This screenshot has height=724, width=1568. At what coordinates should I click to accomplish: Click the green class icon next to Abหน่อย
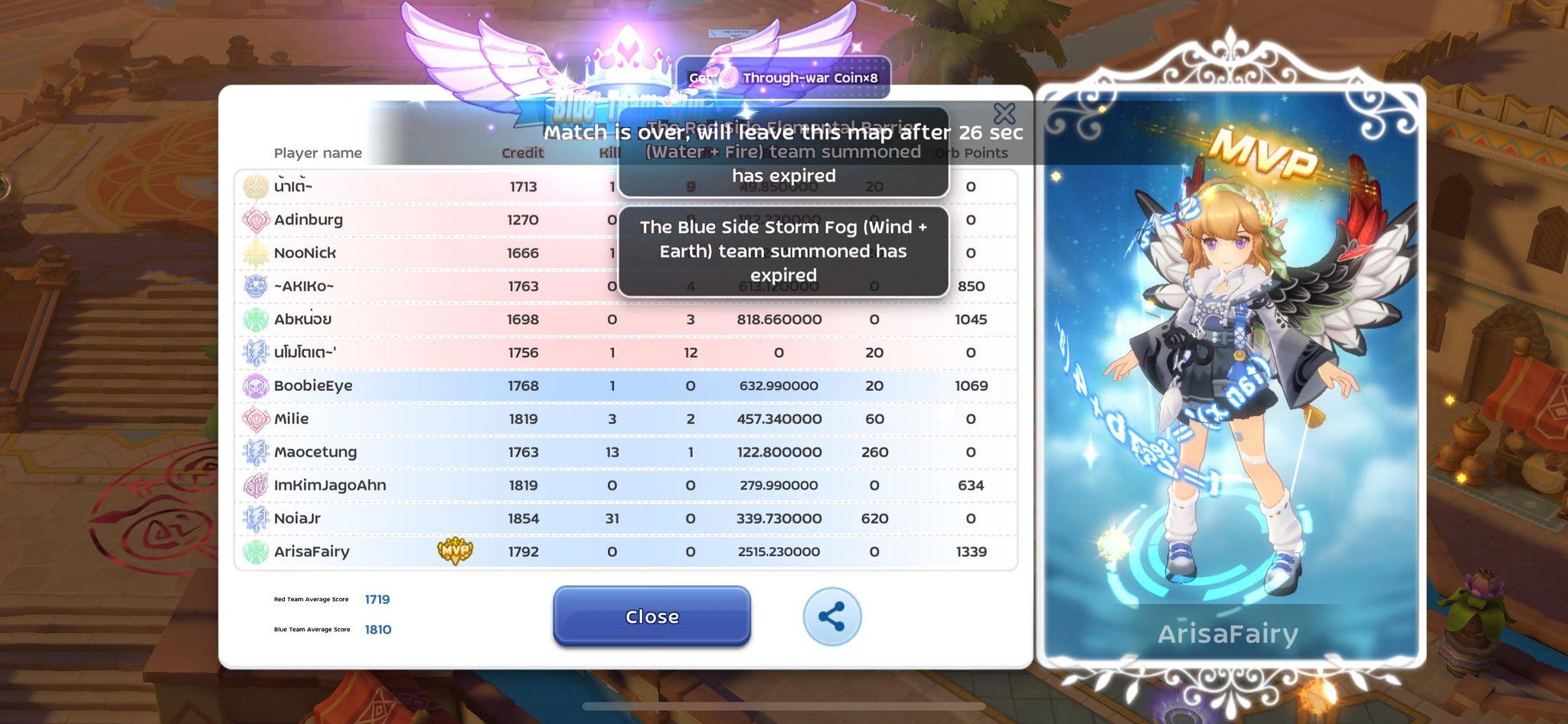(x=253, y=319)
